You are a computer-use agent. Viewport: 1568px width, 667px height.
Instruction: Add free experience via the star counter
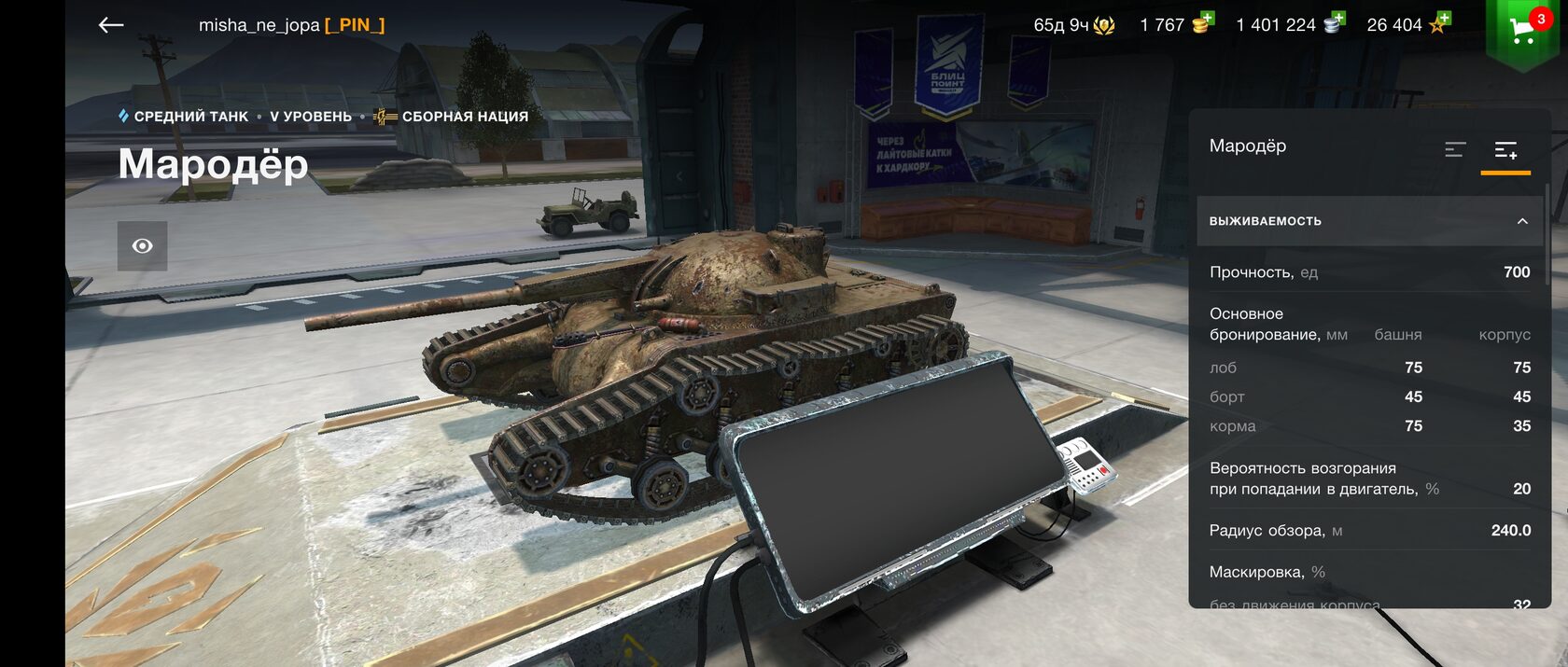pyautogui.click(x=1408, y=25)
